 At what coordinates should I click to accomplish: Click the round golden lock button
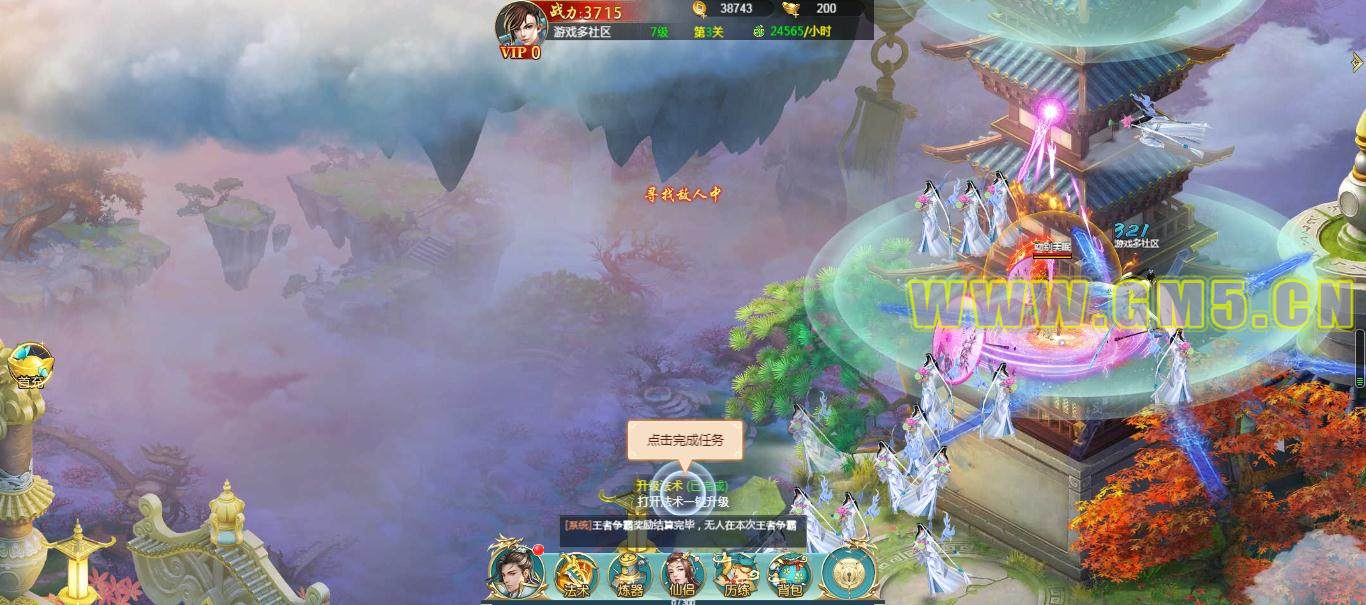[848, 571]
